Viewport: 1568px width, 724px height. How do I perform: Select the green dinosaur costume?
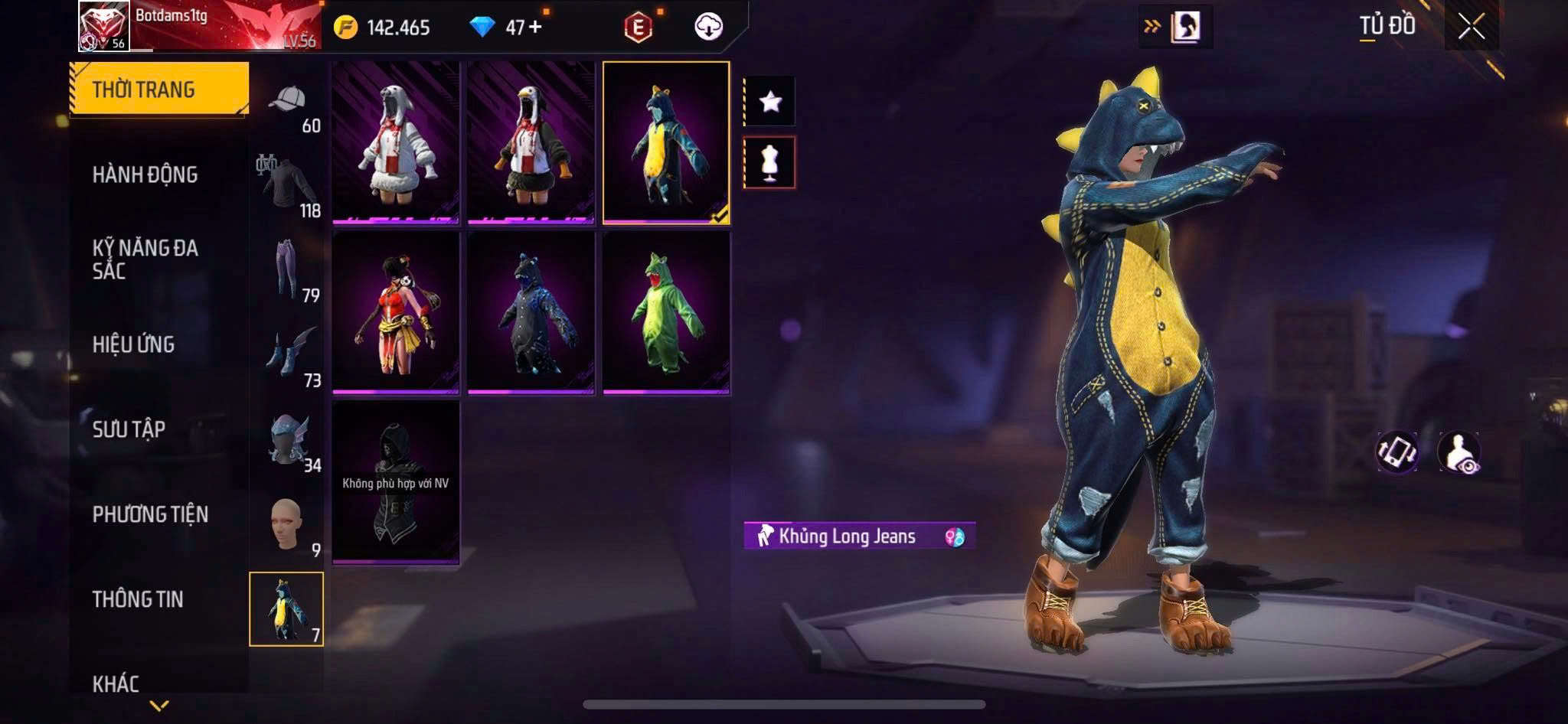(x=666, y=313)
